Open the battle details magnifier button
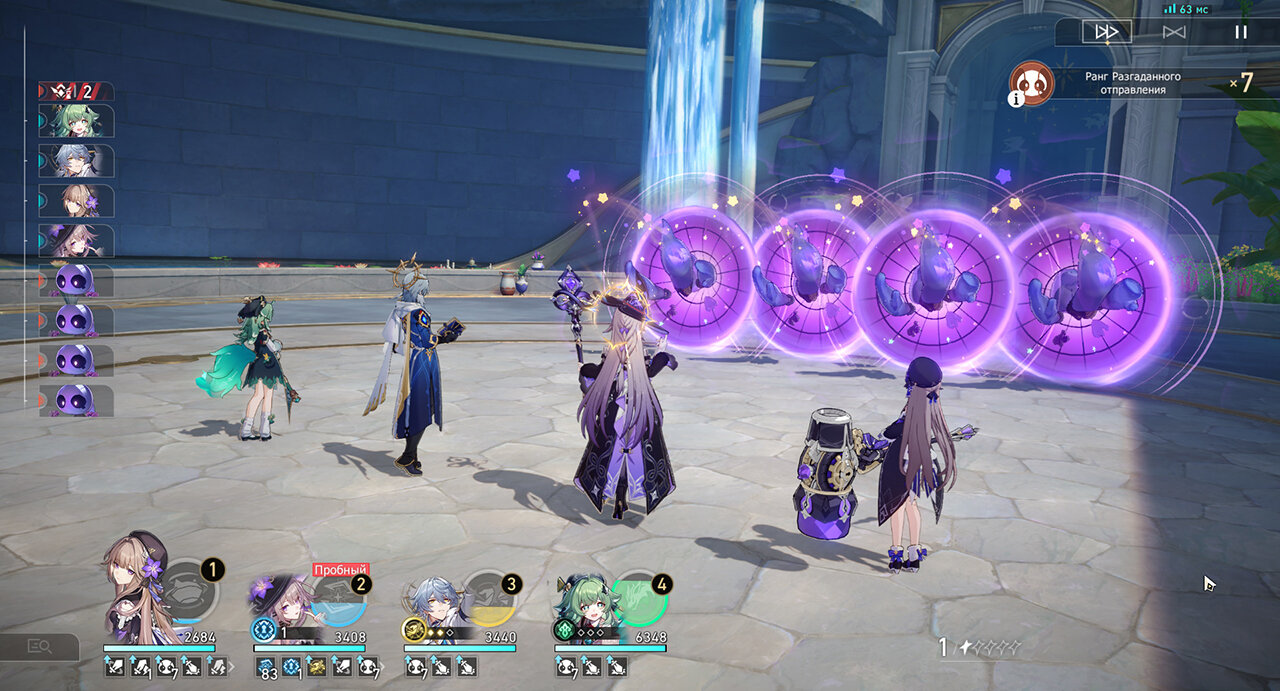 (40, 647)
